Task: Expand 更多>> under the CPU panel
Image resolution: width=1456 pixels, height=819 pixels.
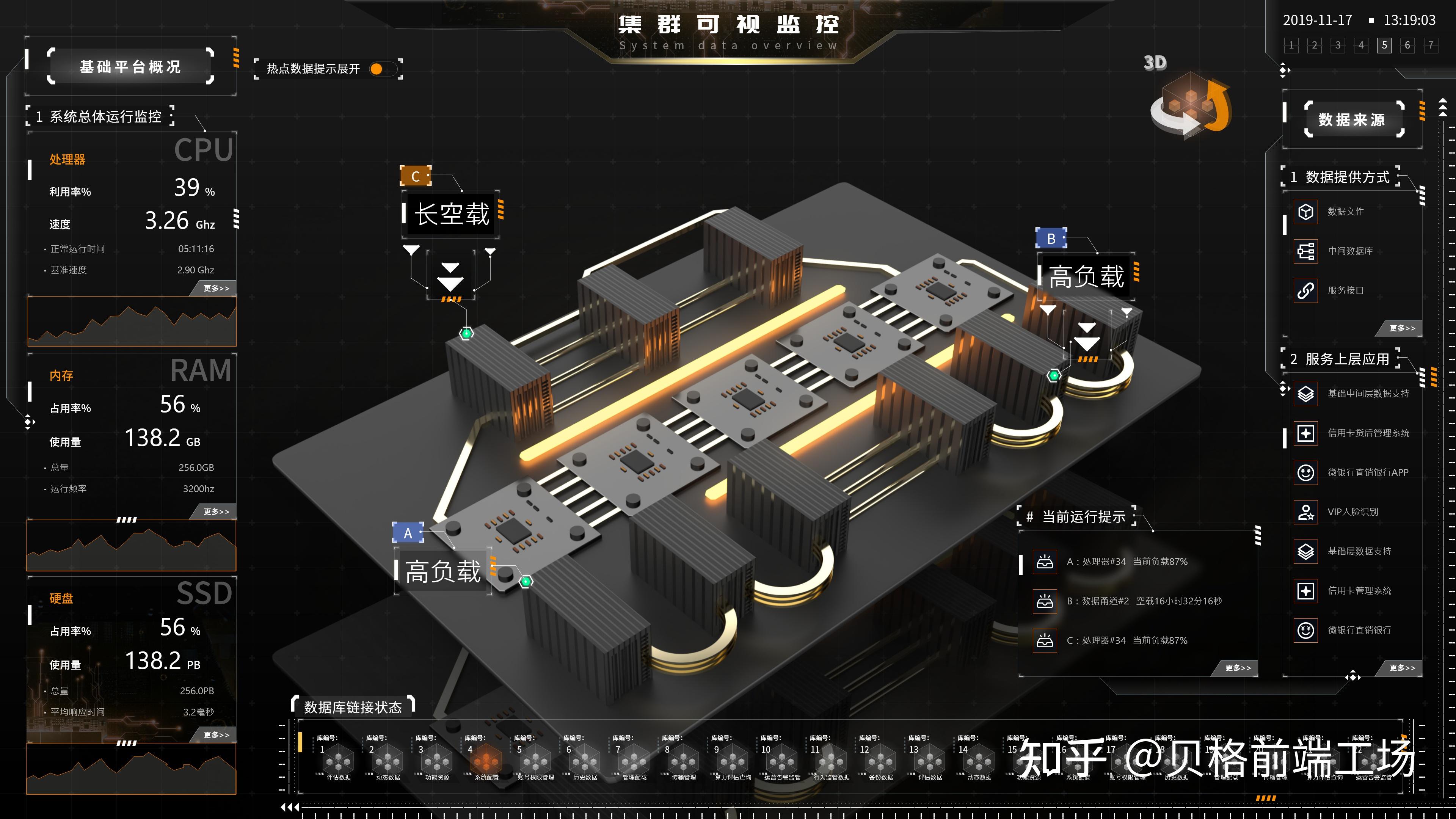Action: pyautogui.click(x=218, y=288)
